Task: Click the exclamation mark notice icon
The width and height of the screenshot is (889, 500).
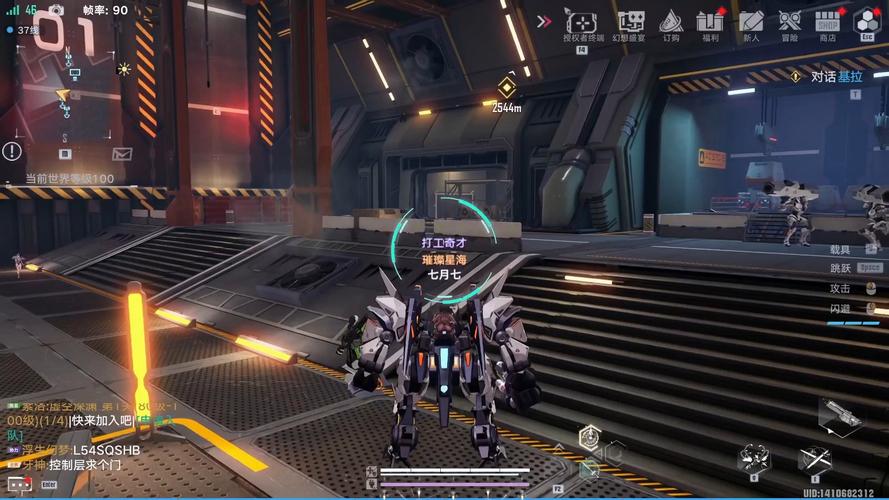Action: [11, 151]
